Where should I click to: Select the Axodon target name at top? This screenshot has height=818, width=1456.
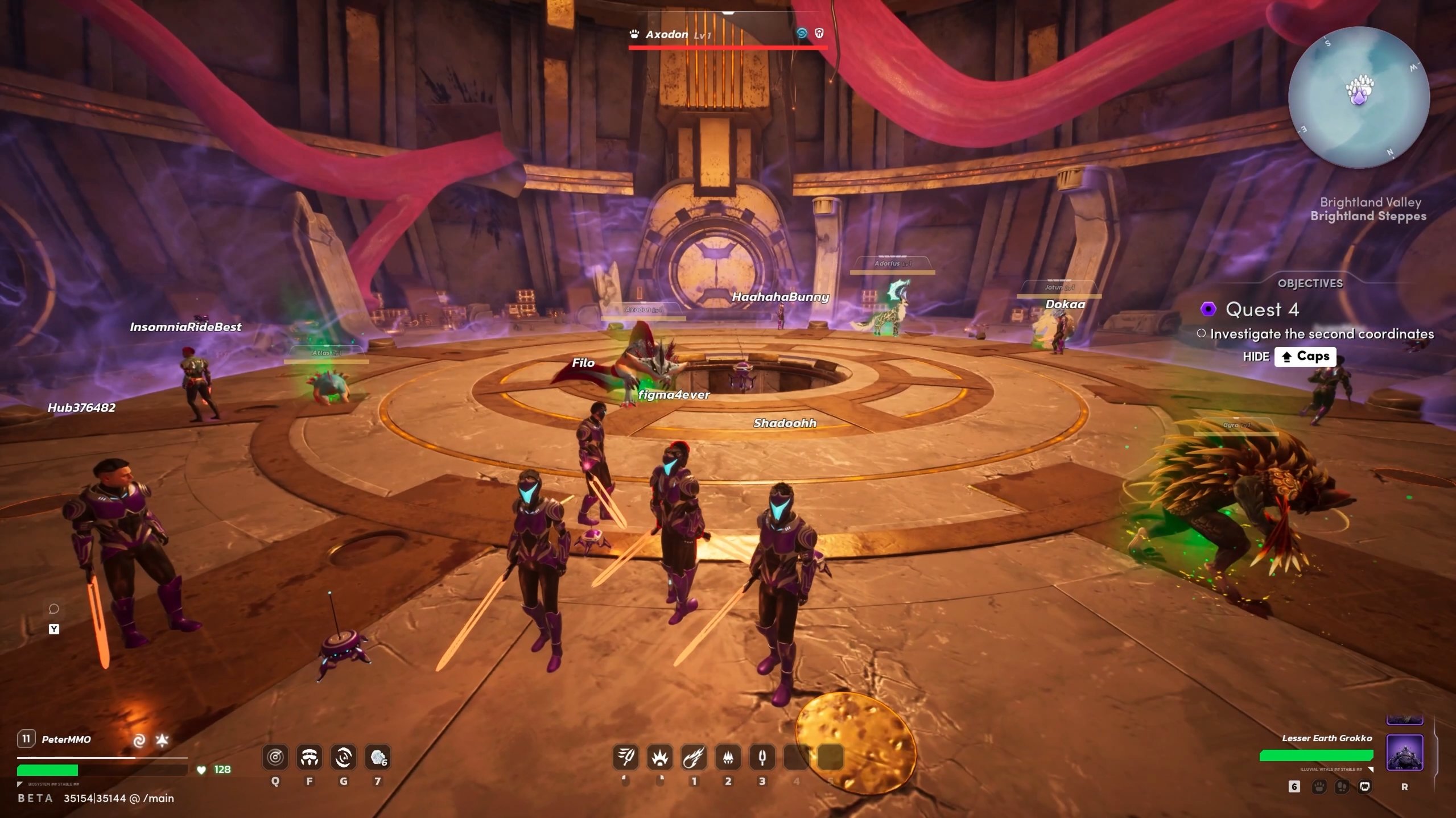tap(666, 35)
